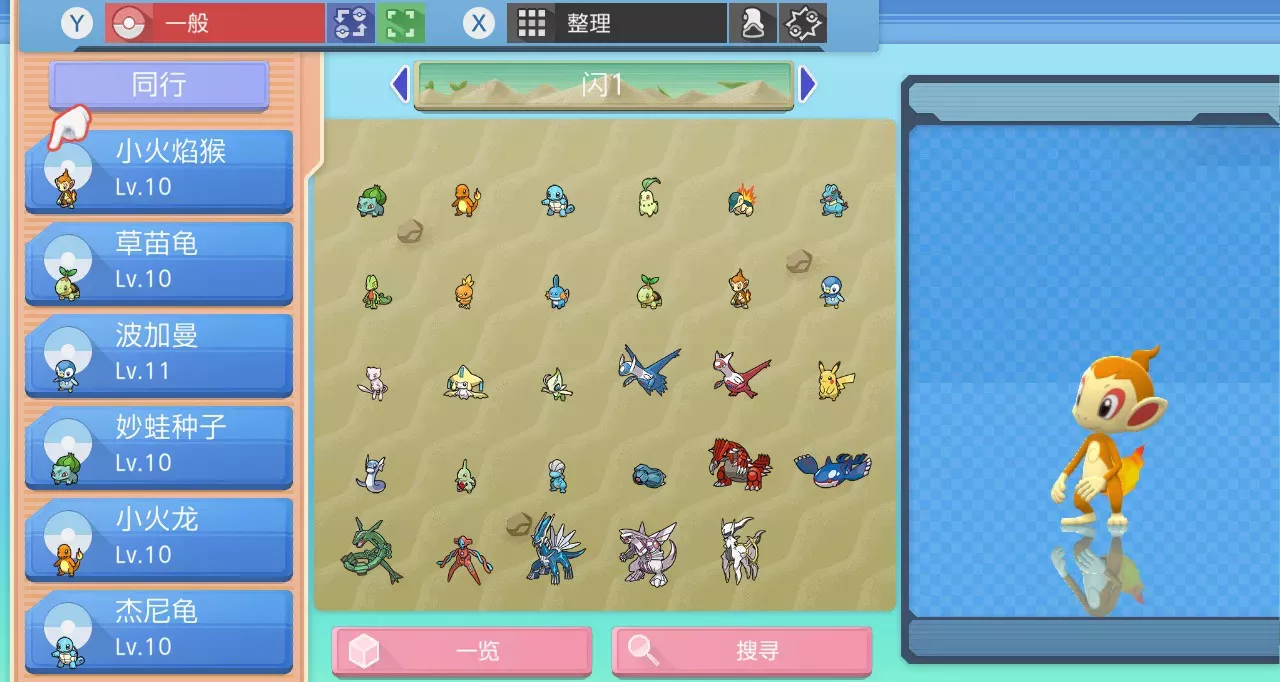
Task: Select 杰尼龟 party entry
Action: [160, 630]
